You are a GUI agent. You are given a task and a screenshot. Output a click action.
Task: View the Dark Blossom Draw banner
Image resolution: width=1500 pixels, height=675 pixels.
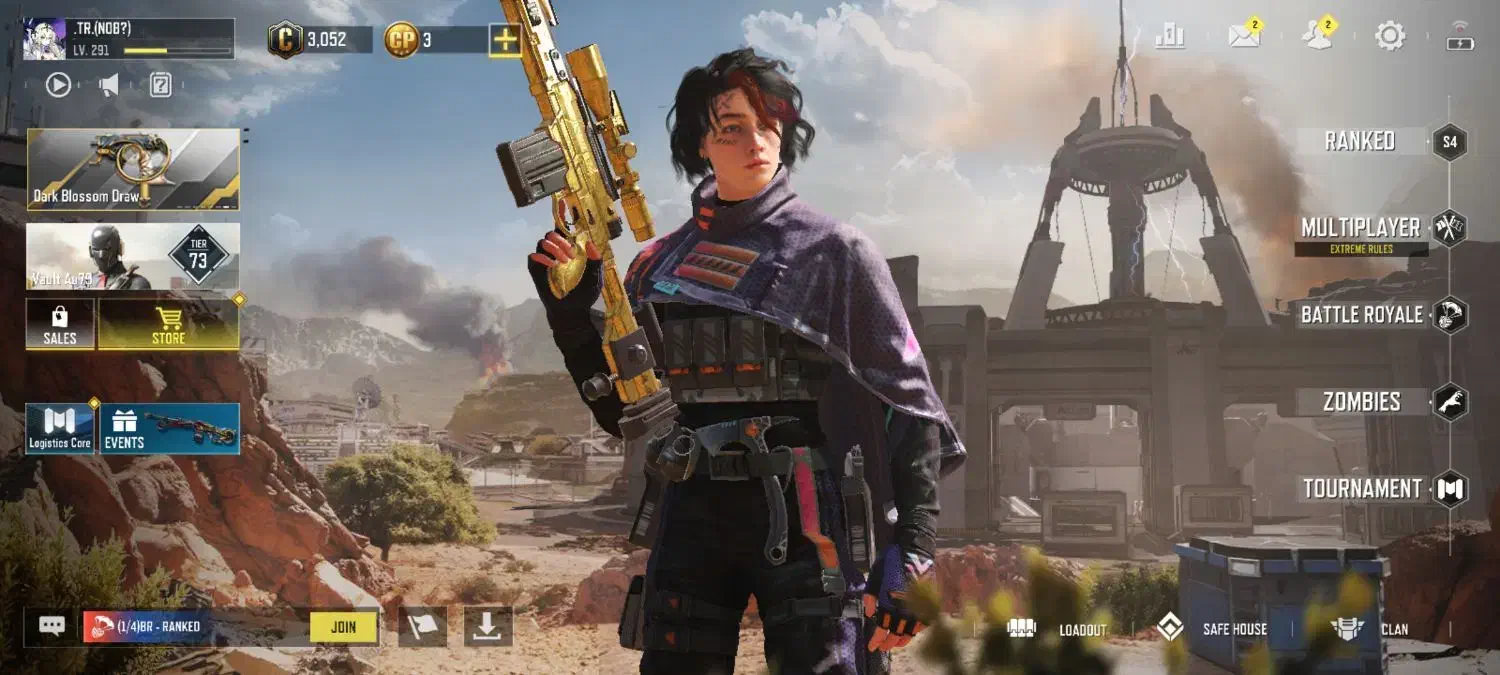point(133,169)
